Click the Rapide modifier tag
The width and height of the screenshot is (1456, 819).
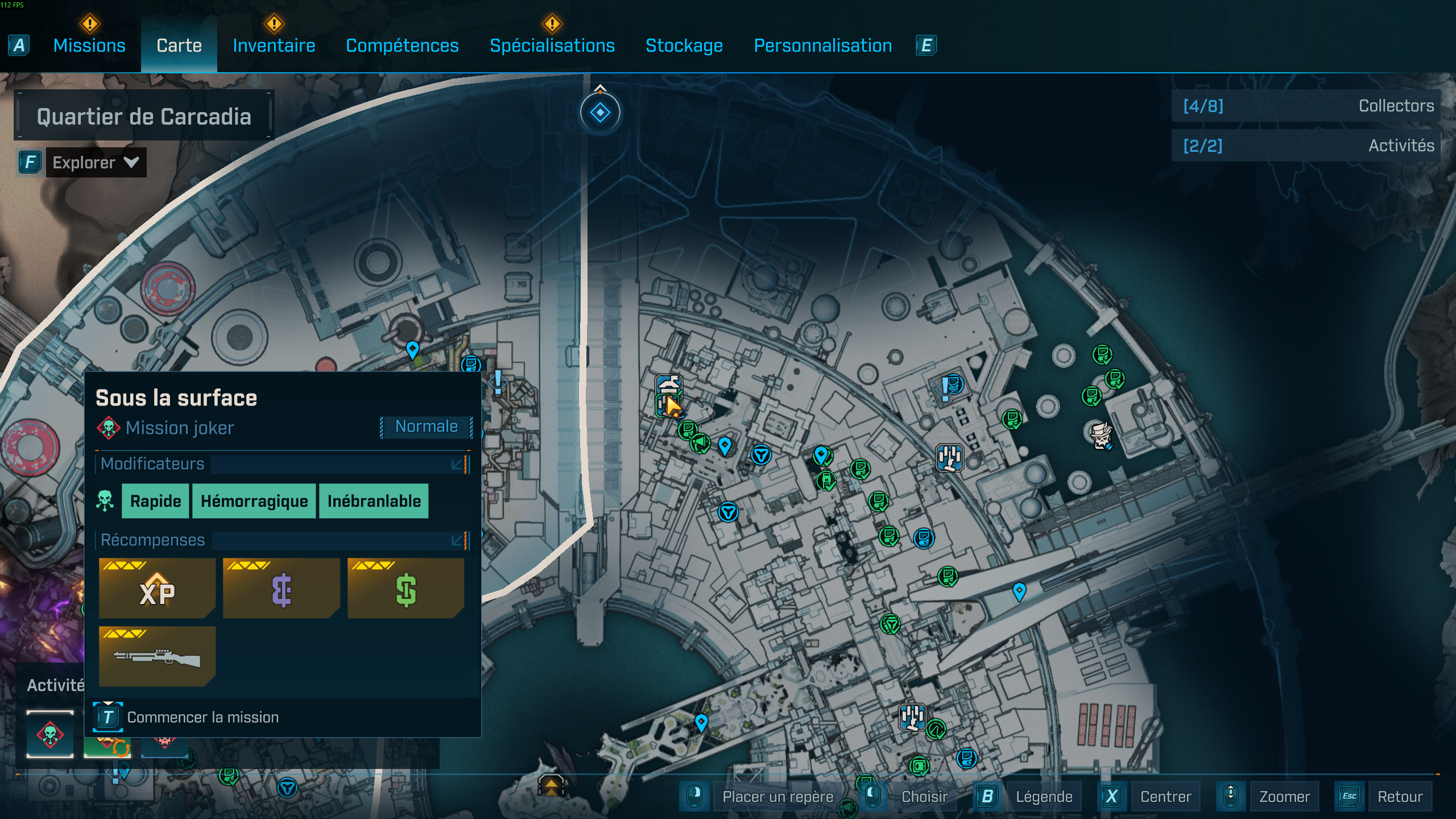[155, 501]
